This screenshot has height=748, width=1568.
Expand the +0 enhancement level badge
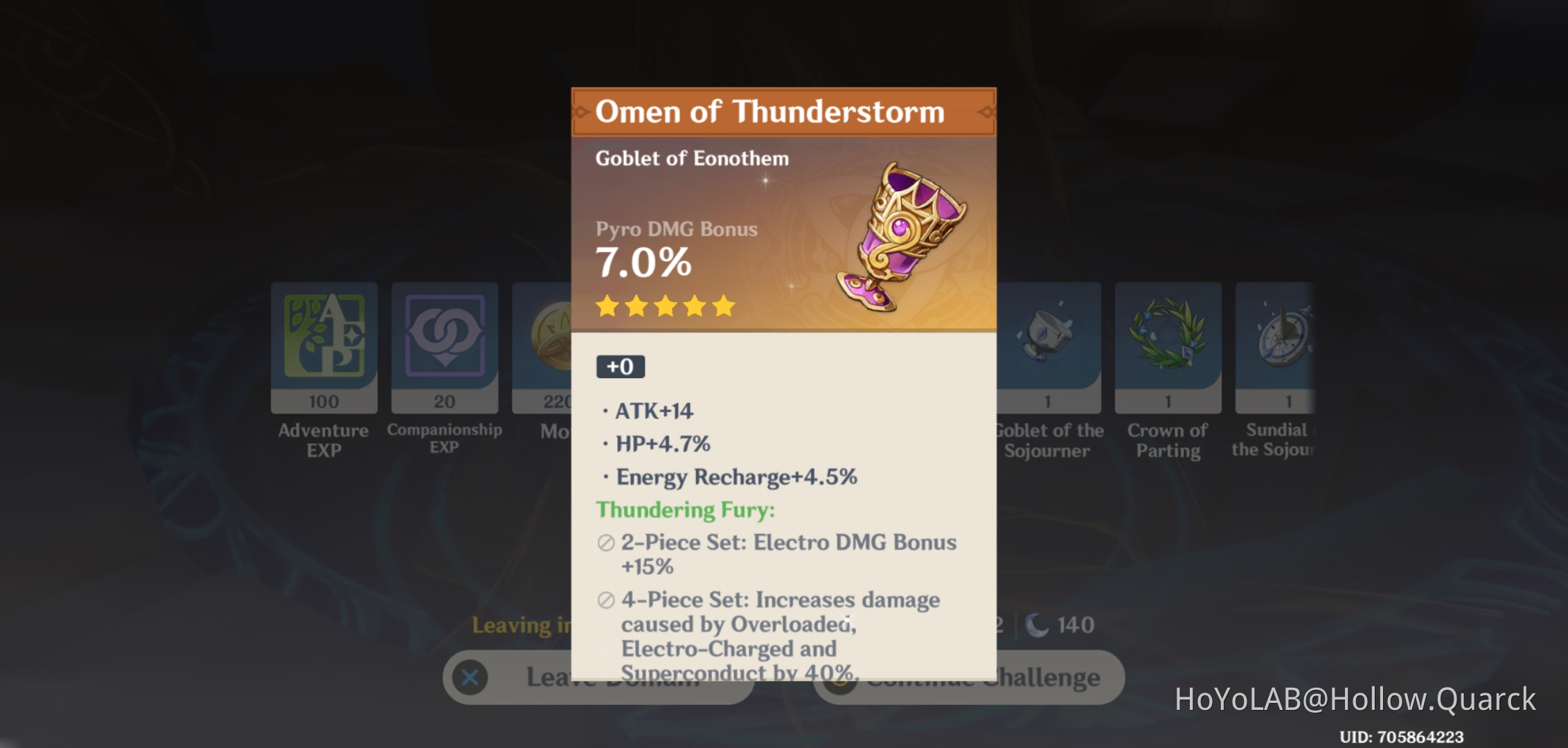pyautogui.click(x=621, y=368)
